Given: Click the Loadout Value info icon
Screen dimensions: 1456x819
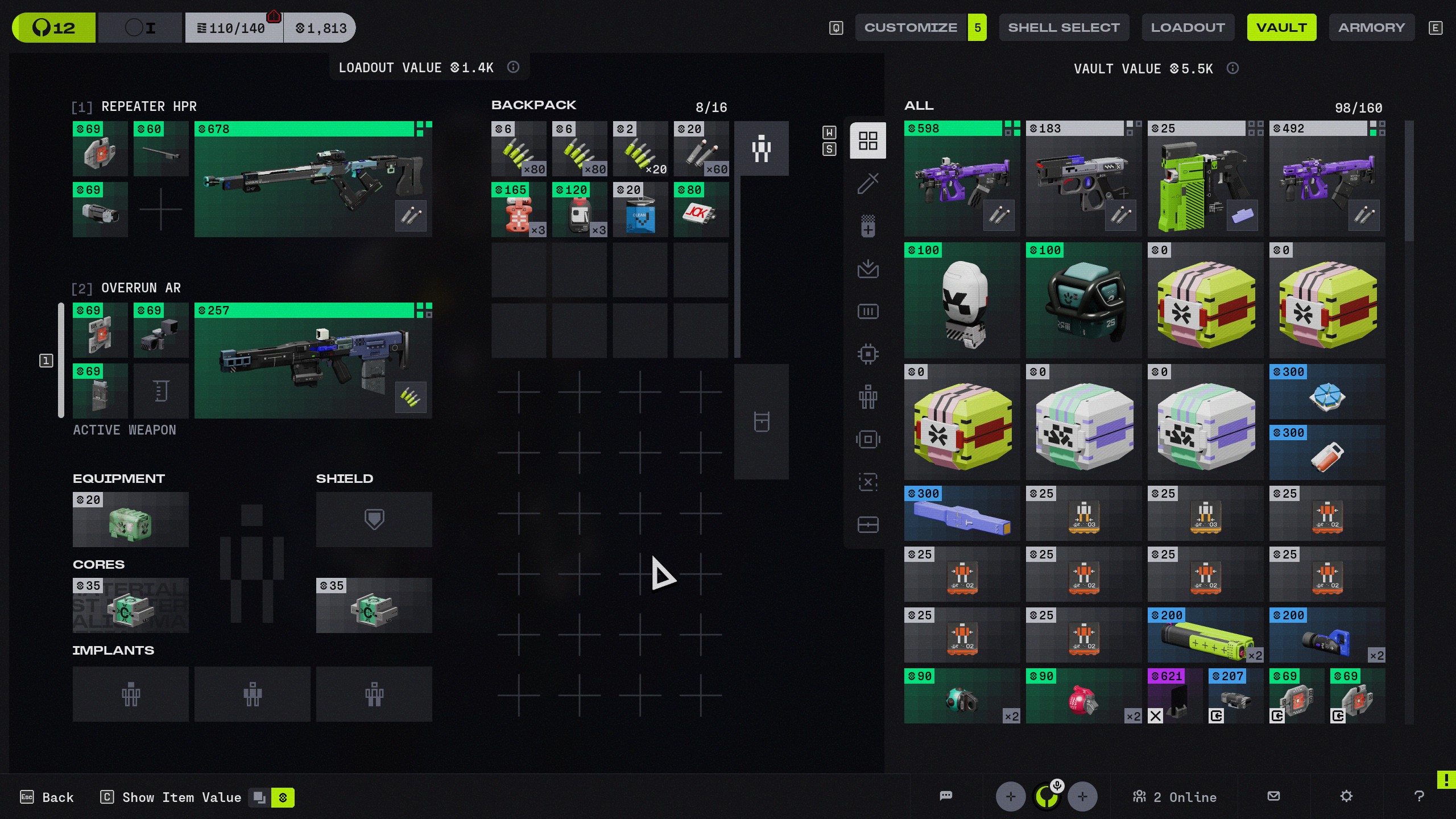Looking at the screenshot, I should coord(514,67).
